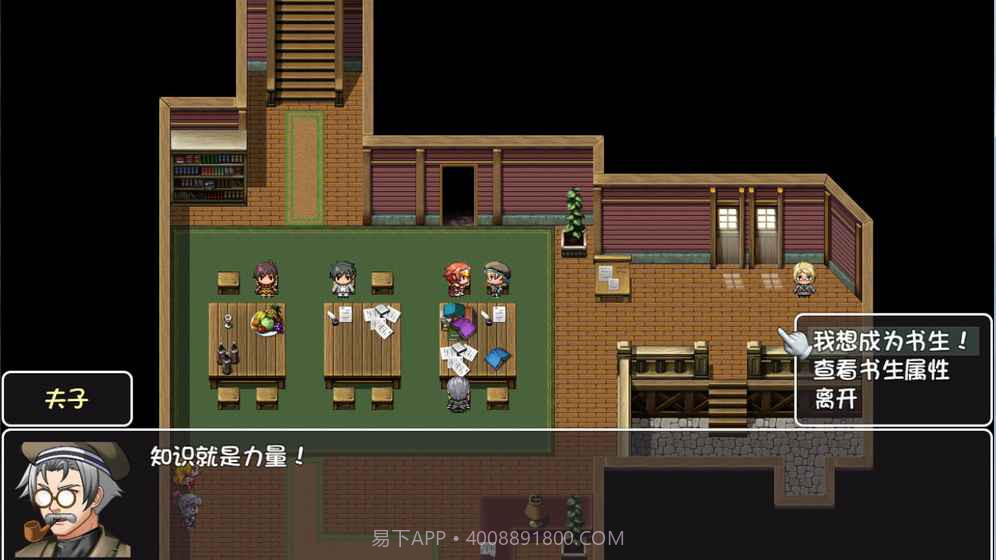996x560 pixels.
Task: Pick the 离开 option to leave
Action: click(x=836, y=400)
